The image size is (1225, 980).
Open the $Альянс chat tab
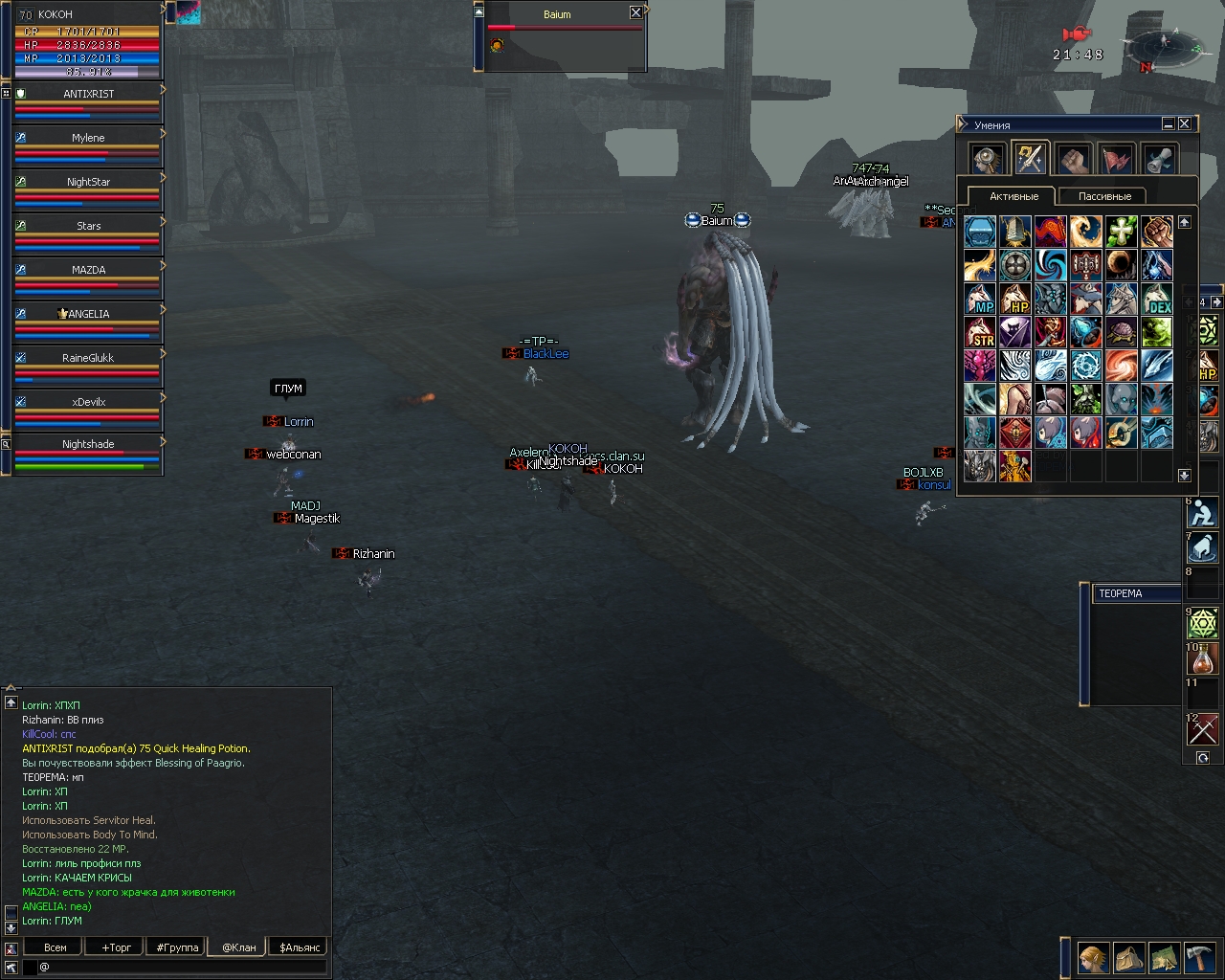(x=299, y=947)
